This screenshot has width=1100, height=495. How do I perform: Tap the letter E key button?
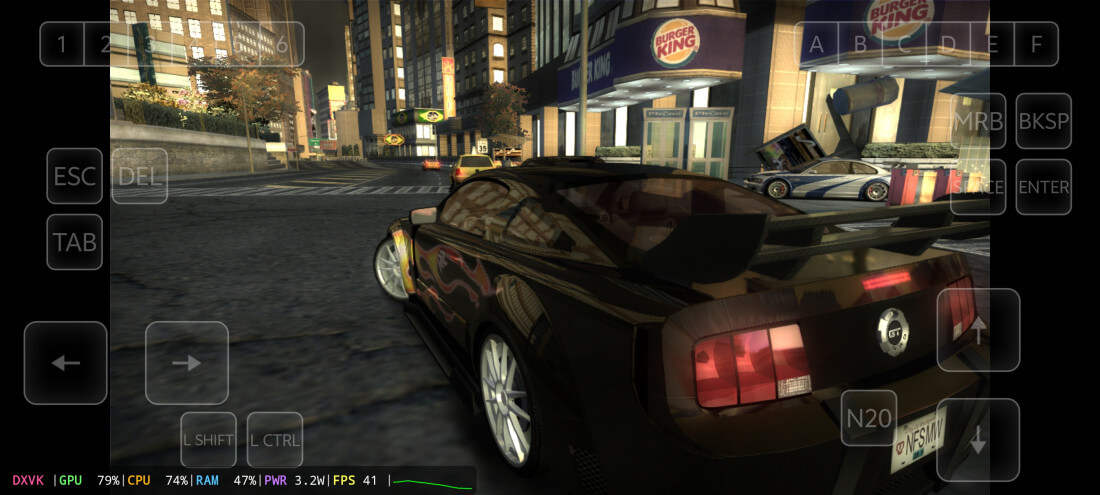(x=993, y=44)
